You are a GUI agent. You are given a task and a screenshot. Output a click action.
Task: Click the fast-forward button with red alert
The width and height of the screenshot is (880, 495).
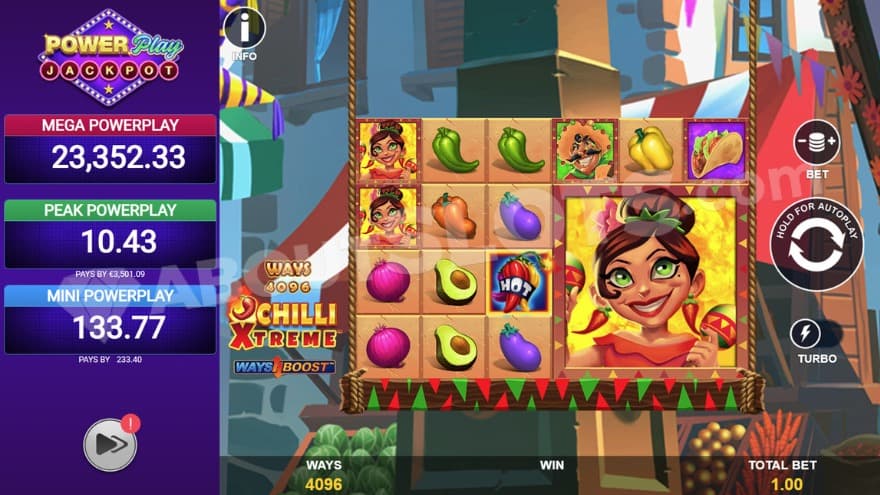pos(110,444)
